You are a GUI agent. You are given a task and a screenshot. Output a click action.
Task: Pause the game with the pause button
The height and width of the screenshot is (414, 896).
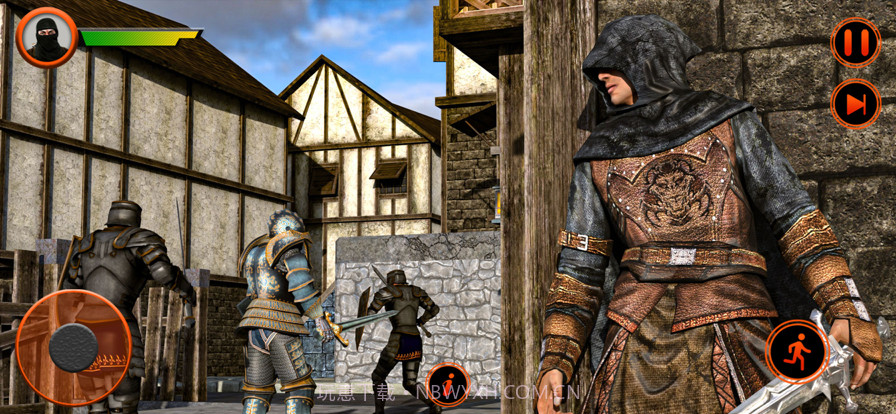855,43
